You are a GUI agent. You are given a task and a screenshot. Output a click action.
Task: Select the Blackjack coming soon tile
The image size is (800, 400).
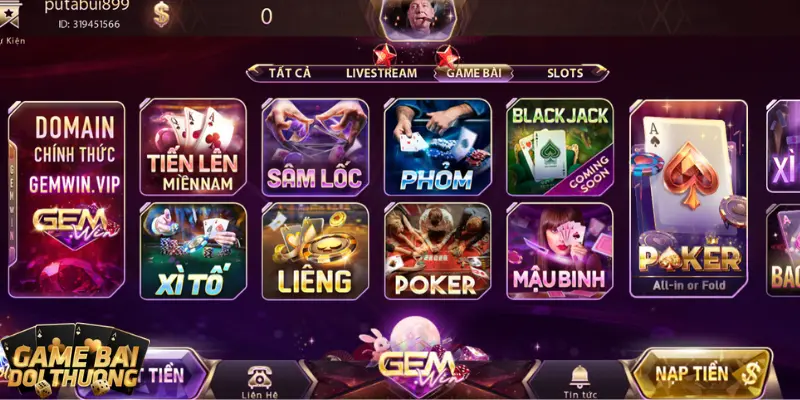[x=559, y=147]
